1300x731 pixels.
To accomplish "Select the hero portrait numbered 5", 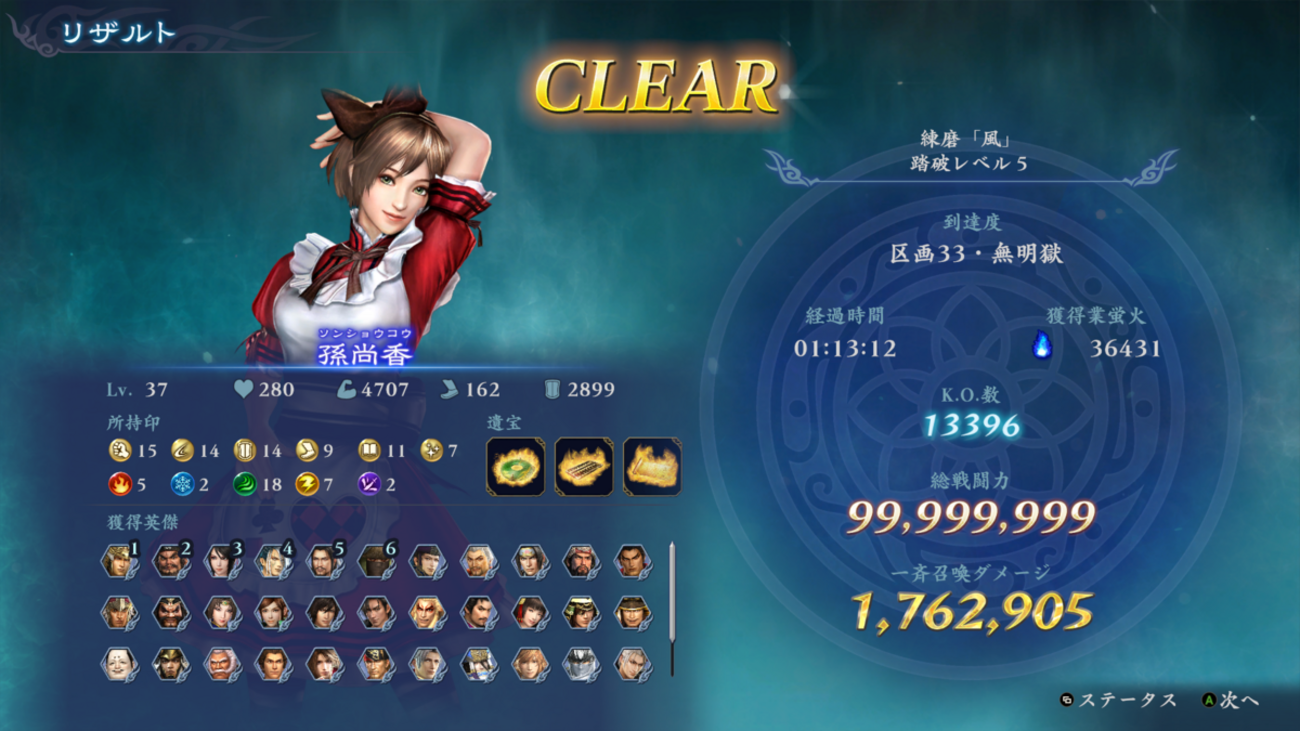I will tap(324, 561).
